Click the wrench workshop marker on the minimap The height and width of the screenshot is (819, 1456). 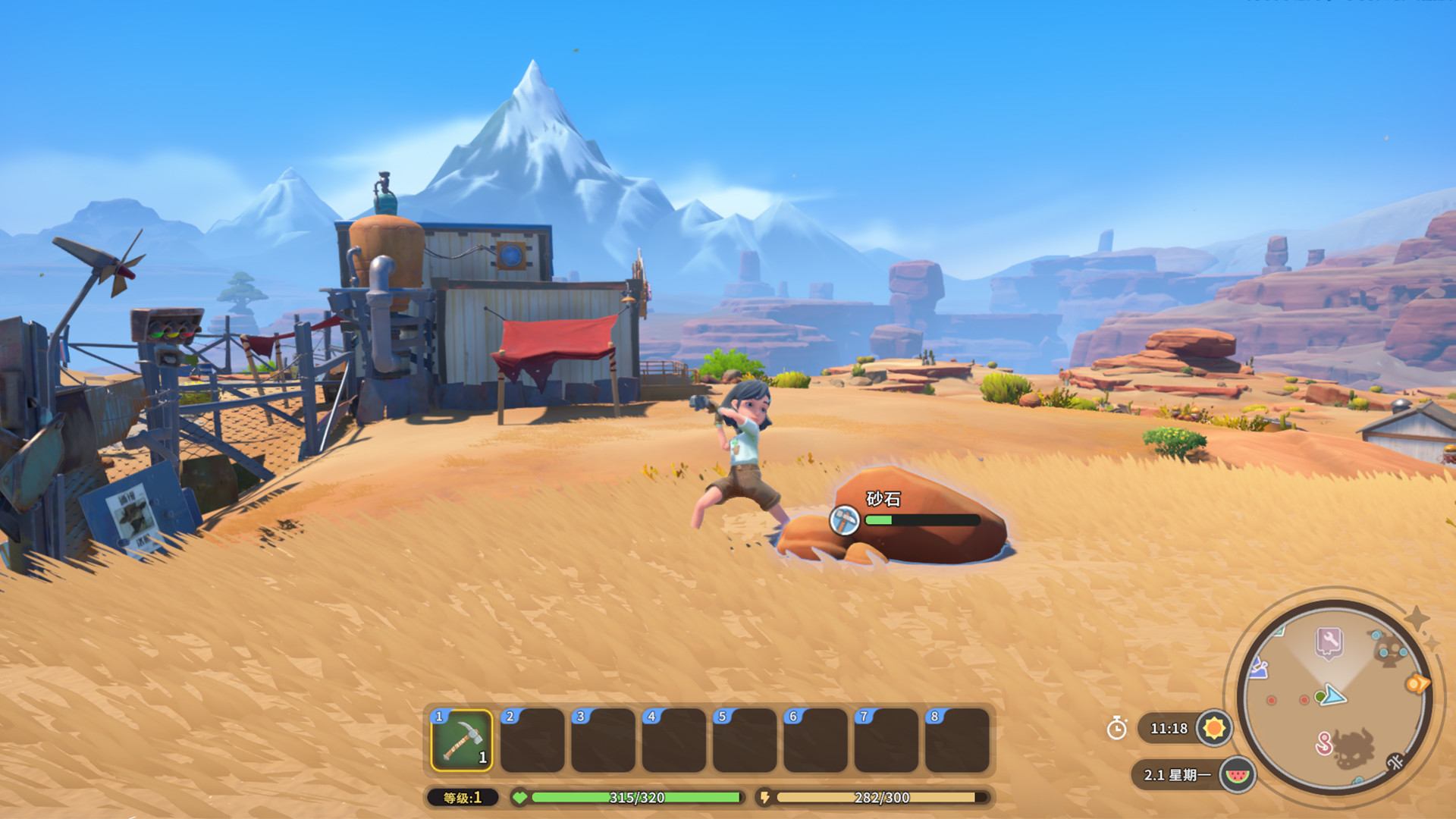point(1328,641)
